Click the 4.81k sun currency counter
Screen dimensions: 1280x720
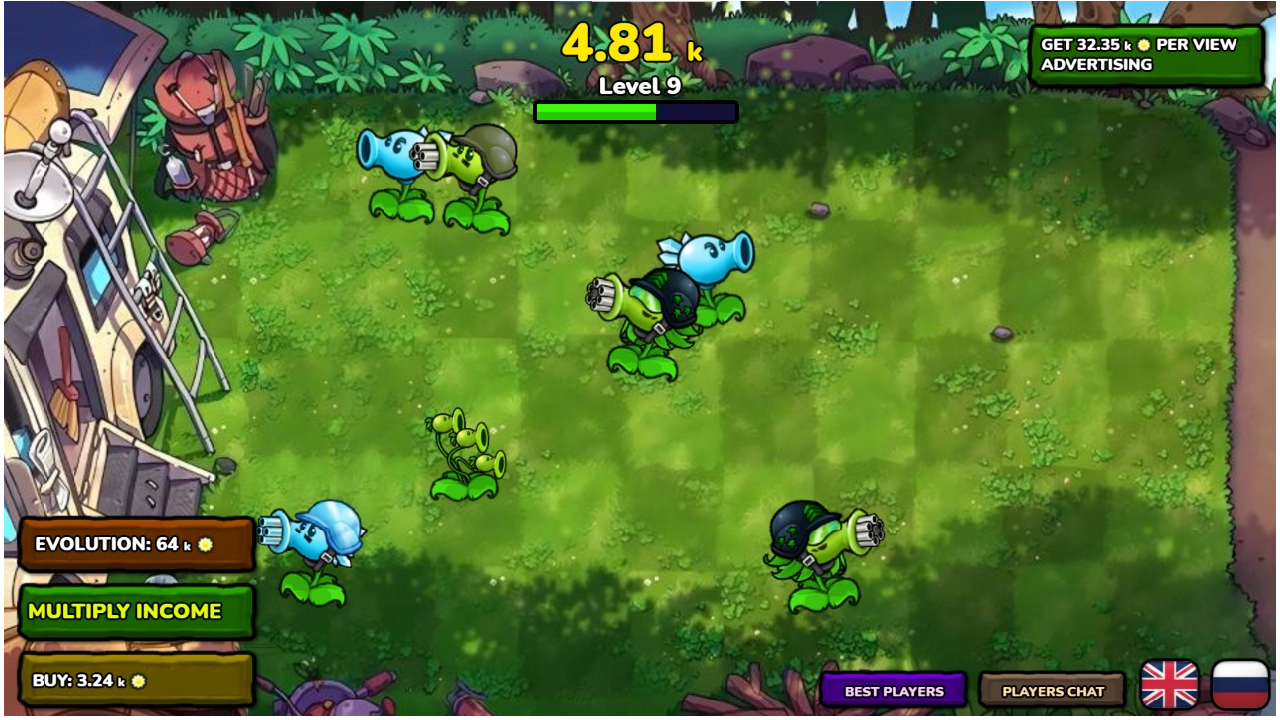coord(630,44)
